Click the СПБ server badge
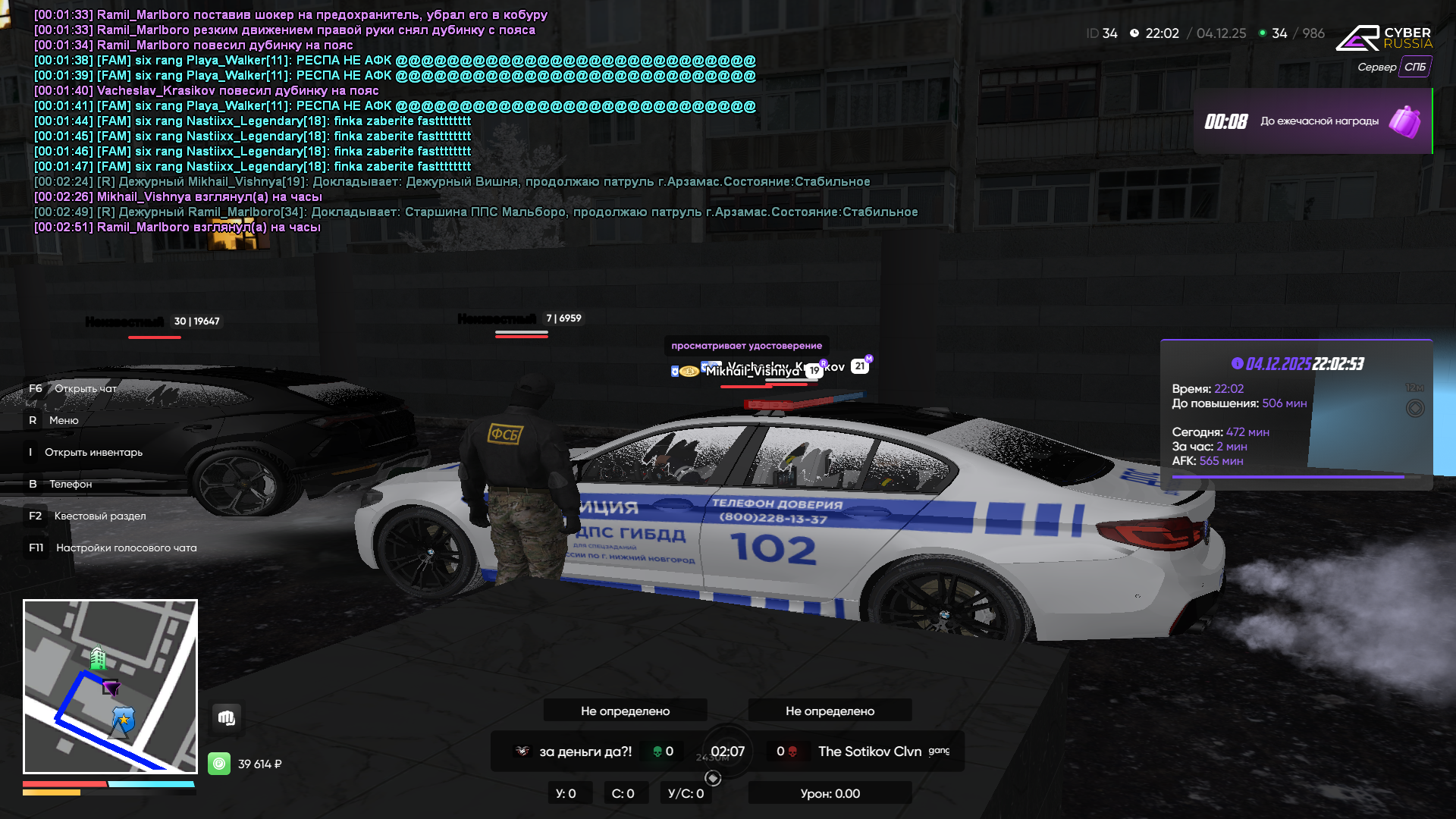Screen dimensions: 1456x819 click(x=1414, y=67)
